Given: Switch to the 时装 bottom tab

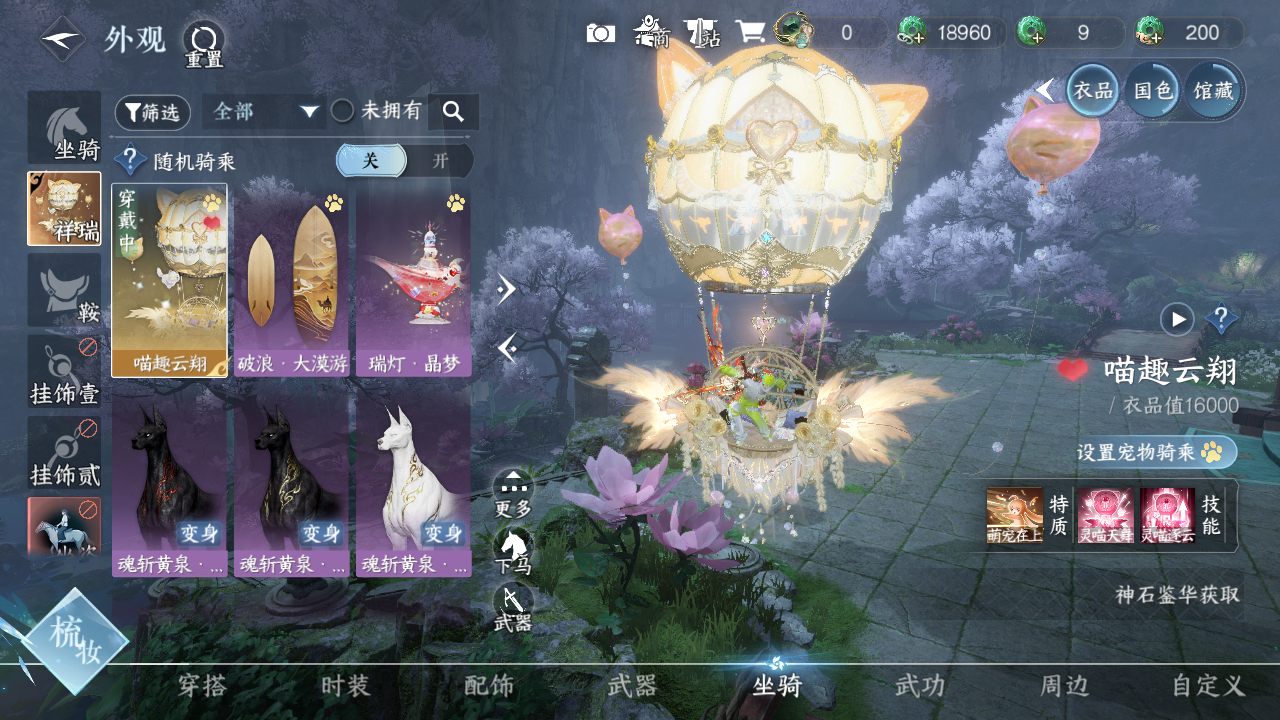Looking at the screenshot, I should tap(346, 686).
